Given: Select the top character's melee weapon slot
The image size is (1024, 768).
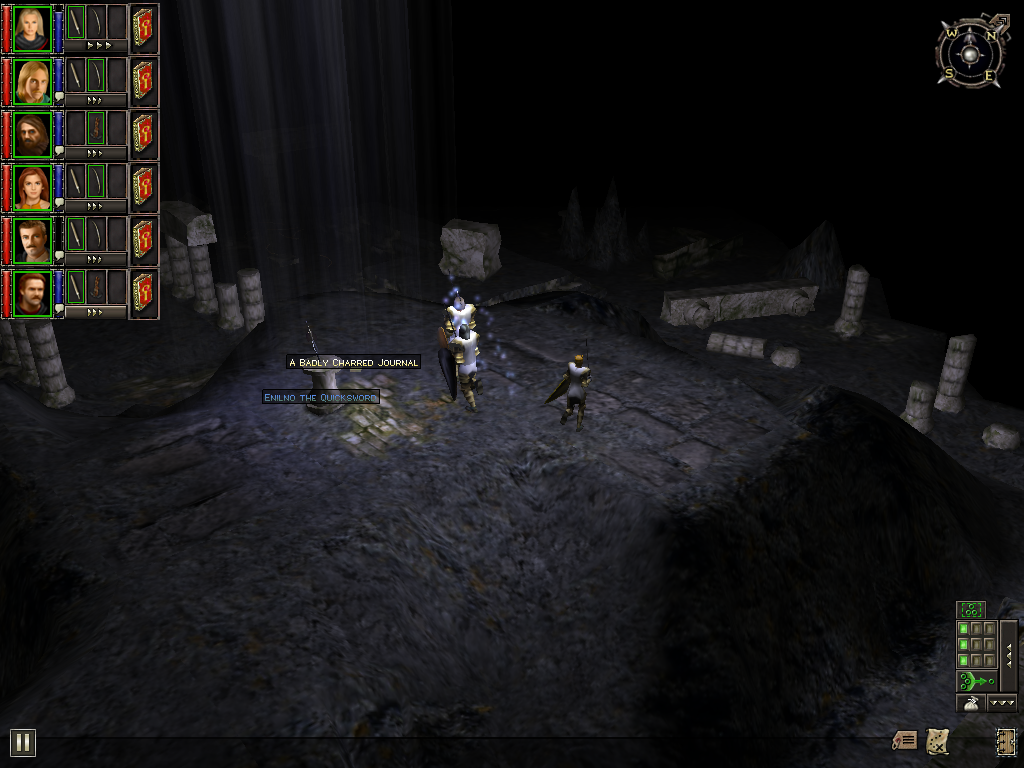Looking at the screenshot, I should 76,22.
